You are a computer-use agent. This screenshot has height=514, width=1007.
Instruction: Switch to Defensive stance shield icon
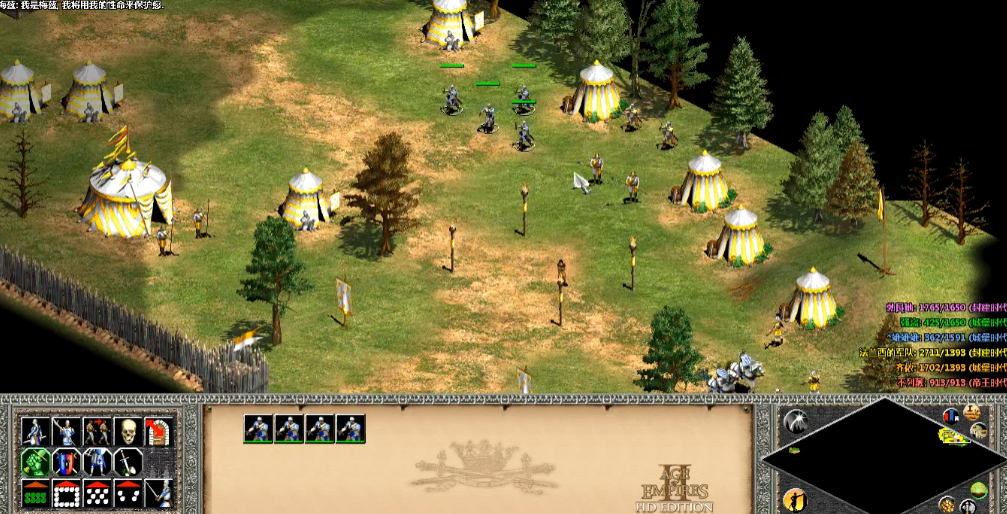(x=67, y=462)
